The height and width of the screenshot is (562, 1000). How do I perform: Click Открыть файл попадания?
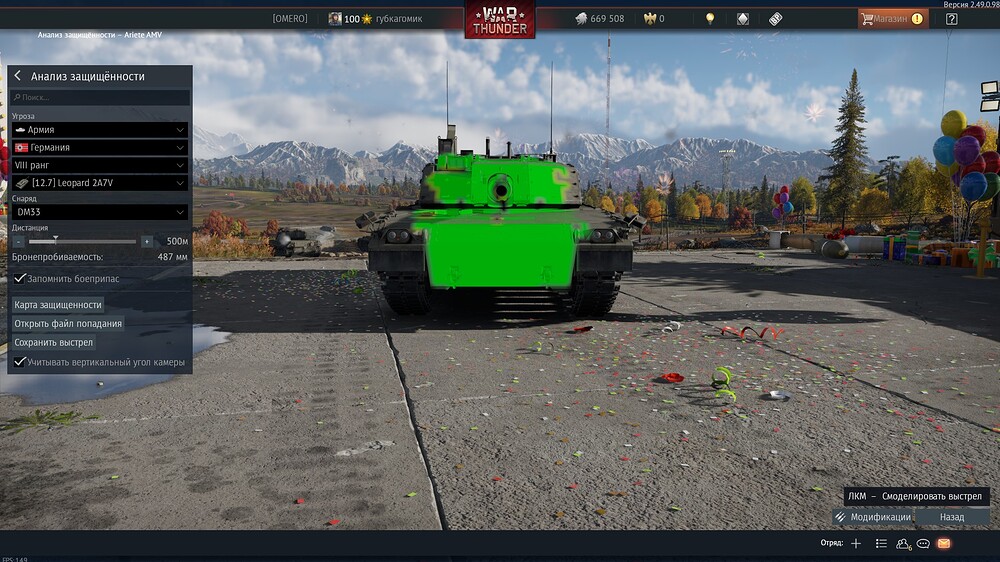point(68,324)
